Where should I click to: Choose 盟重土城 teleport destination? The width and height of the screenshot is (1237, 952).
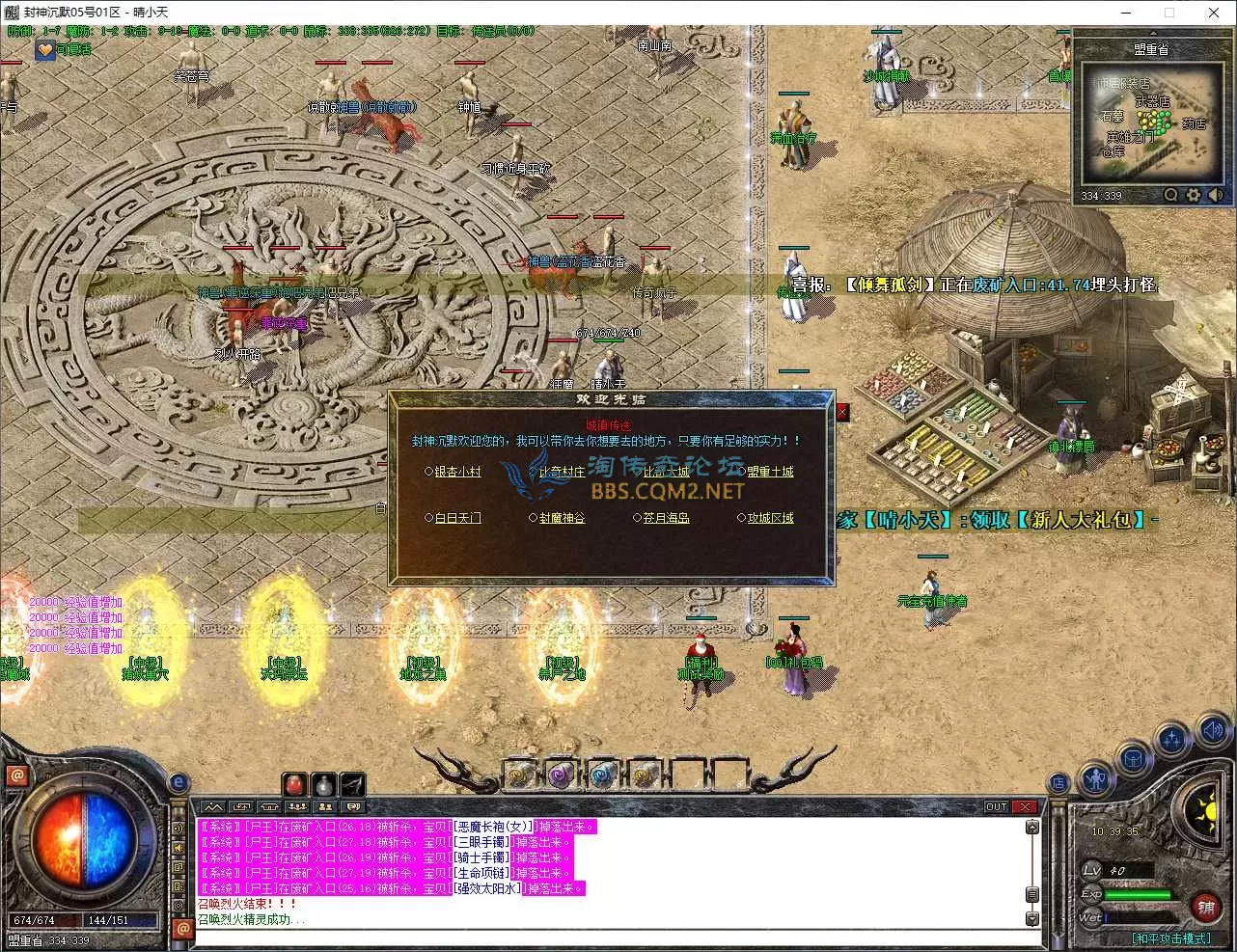click(769, 472)
